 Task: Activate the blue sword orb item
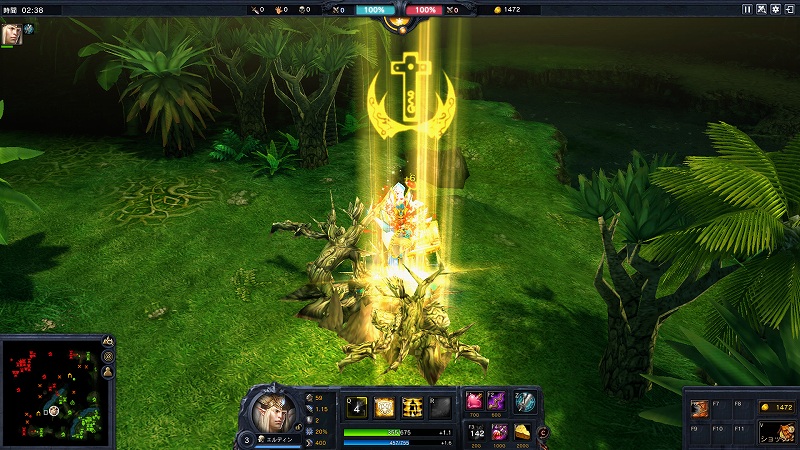pyautogui.click(x=524, y=401)
